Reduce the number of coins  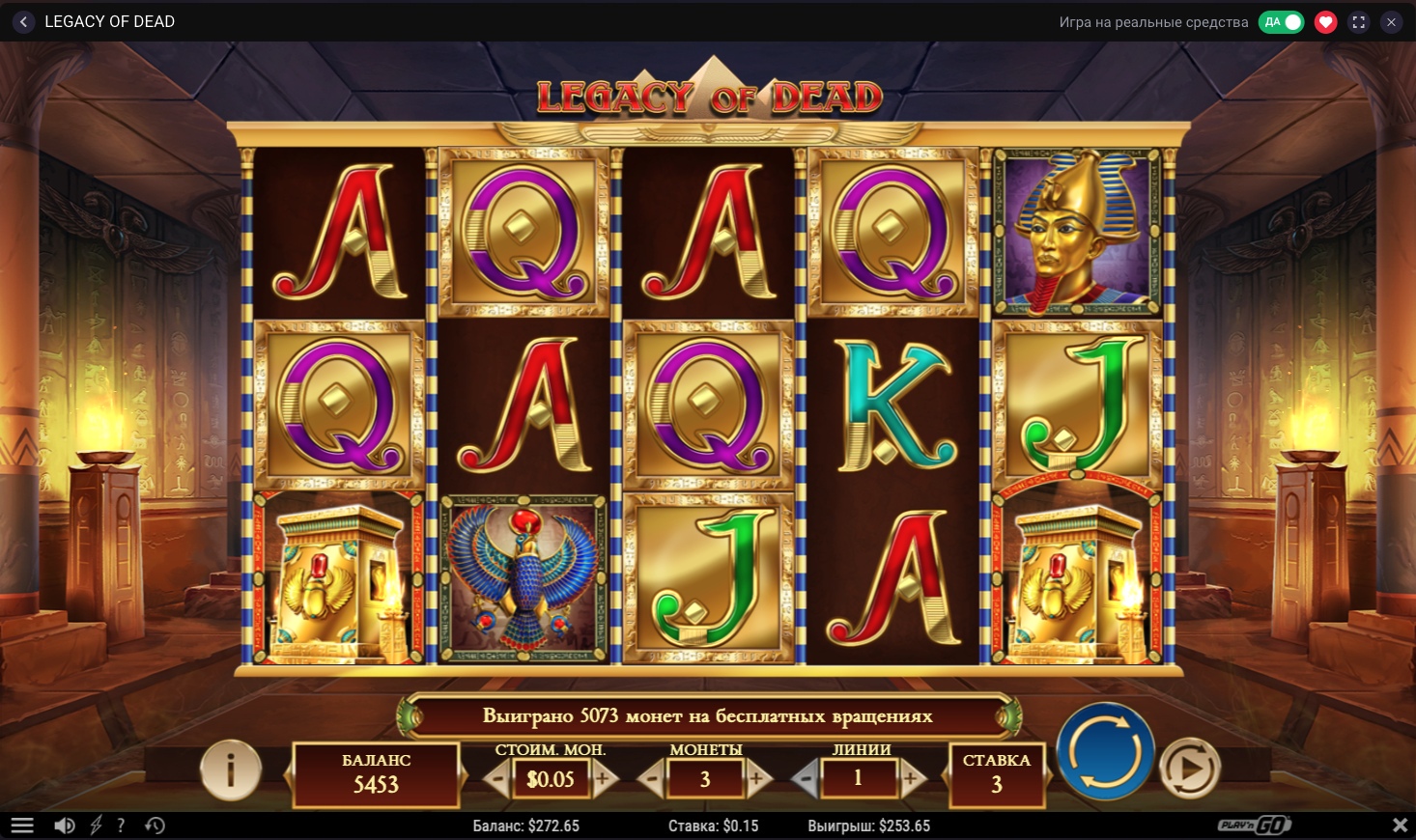click(652, 778)
